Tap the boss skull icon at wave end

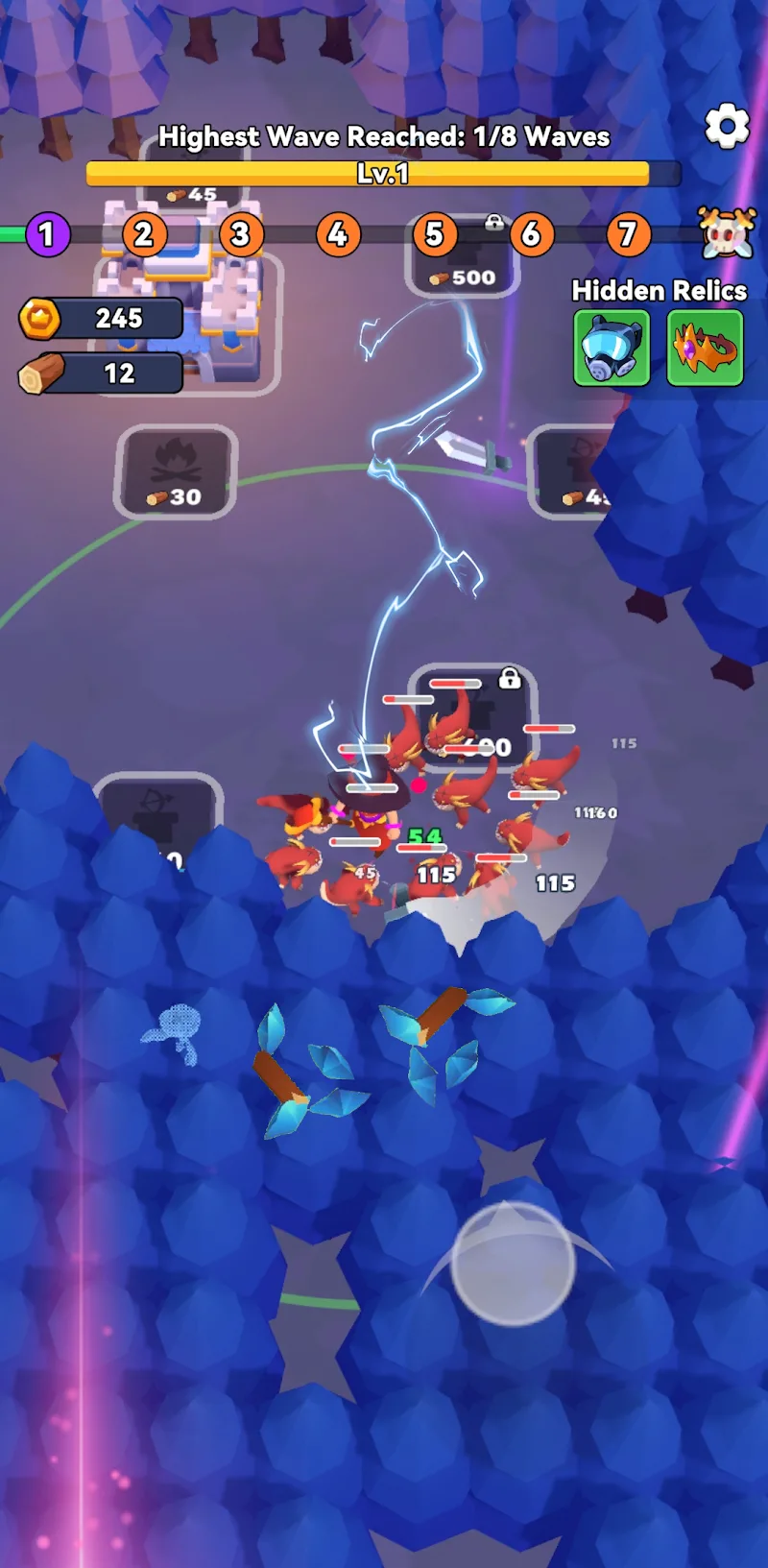pyautogui.click(x=727, y=233)
